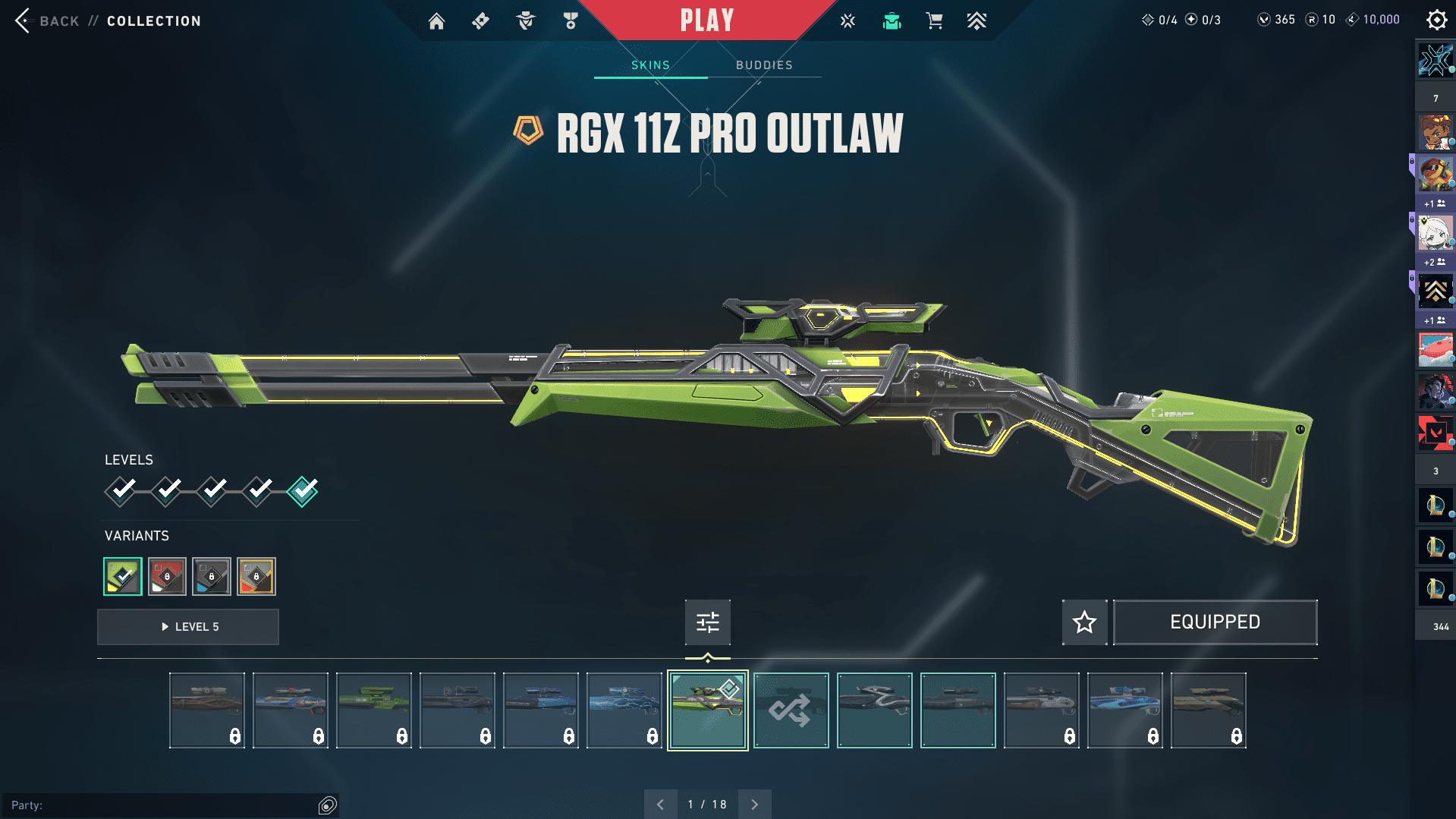Select the Skins tab

pyautogui.click(x=650, y=65)
